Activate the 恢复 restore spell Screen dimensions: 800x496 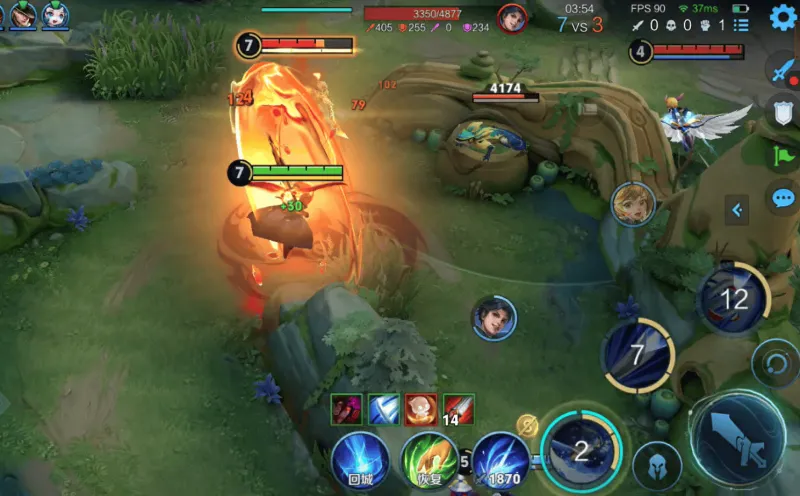point(430,461)
